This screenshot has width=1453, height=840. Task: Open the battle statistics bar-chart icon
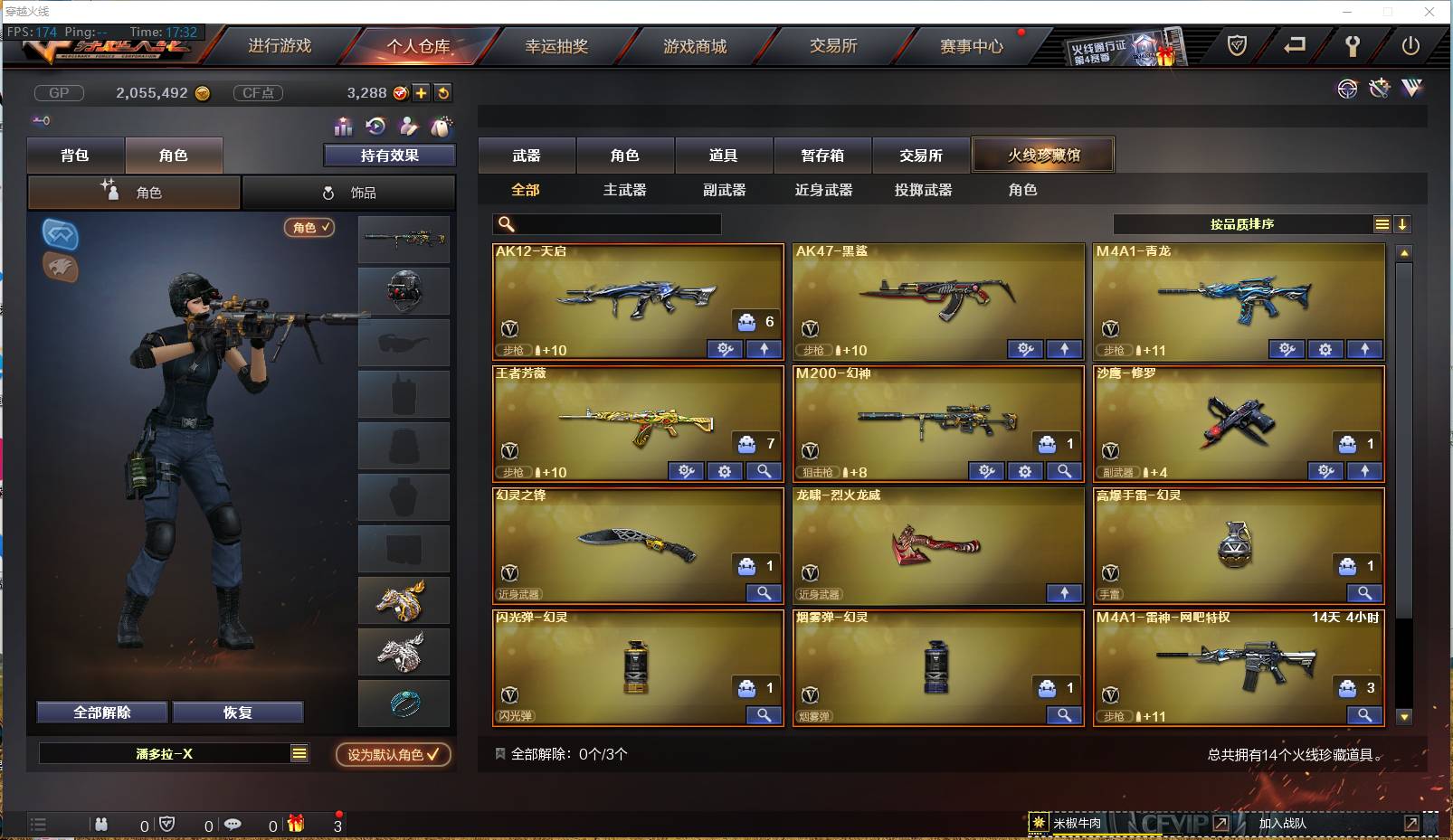343,127
